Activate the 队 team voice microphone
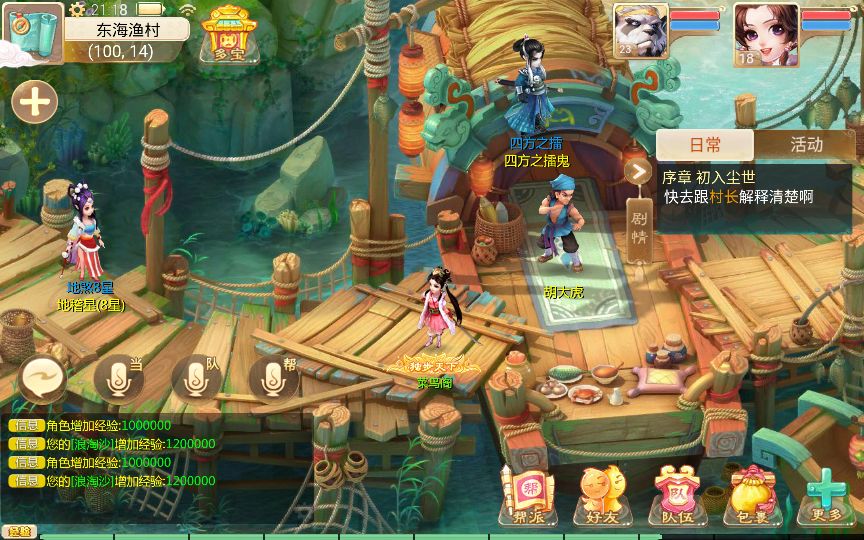The height and width of the screenshot is (540, 864). pyautogui.click(x=196, y=377)
